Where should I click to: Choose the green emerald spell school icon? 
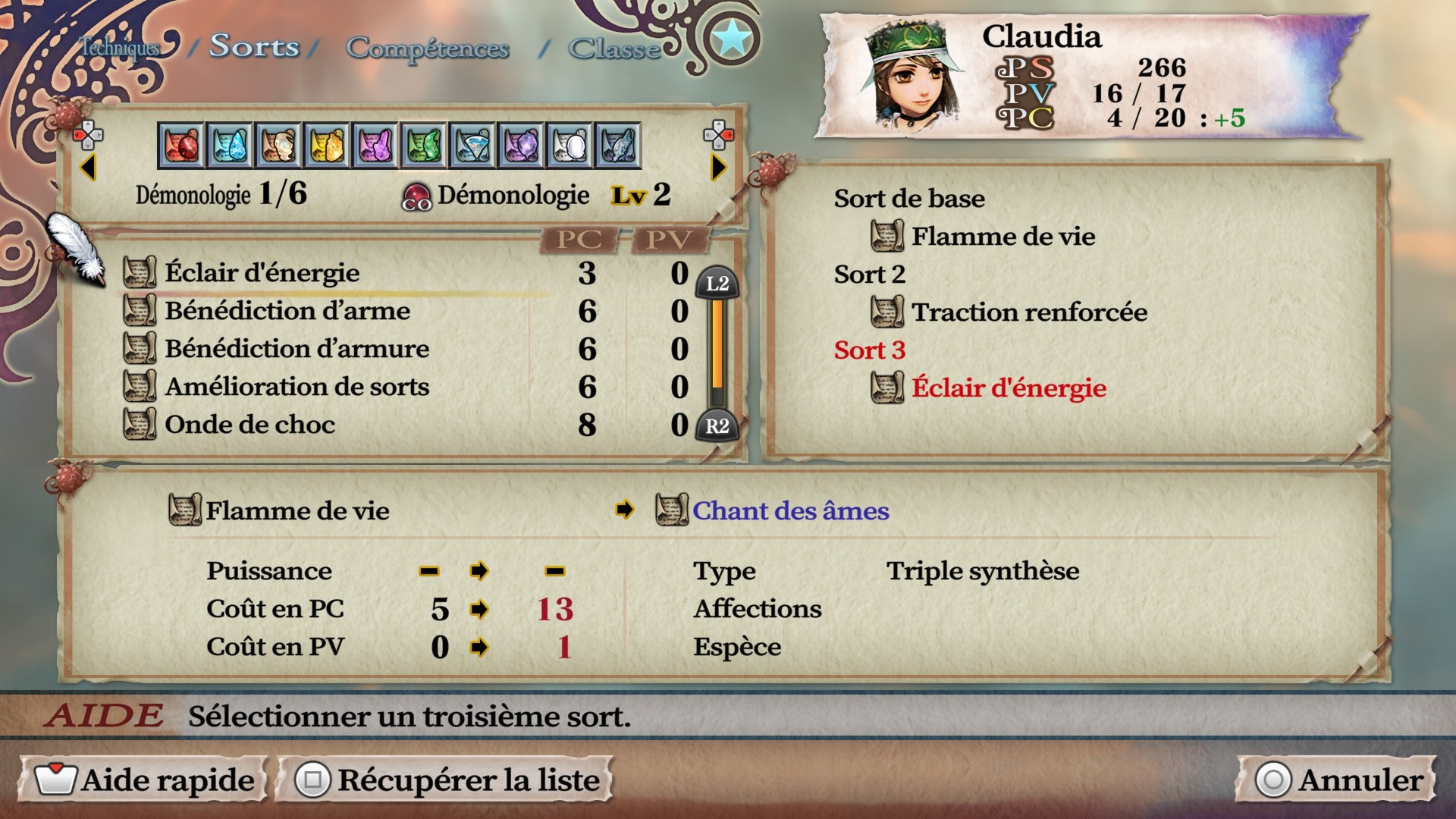(x=424, y=145)
